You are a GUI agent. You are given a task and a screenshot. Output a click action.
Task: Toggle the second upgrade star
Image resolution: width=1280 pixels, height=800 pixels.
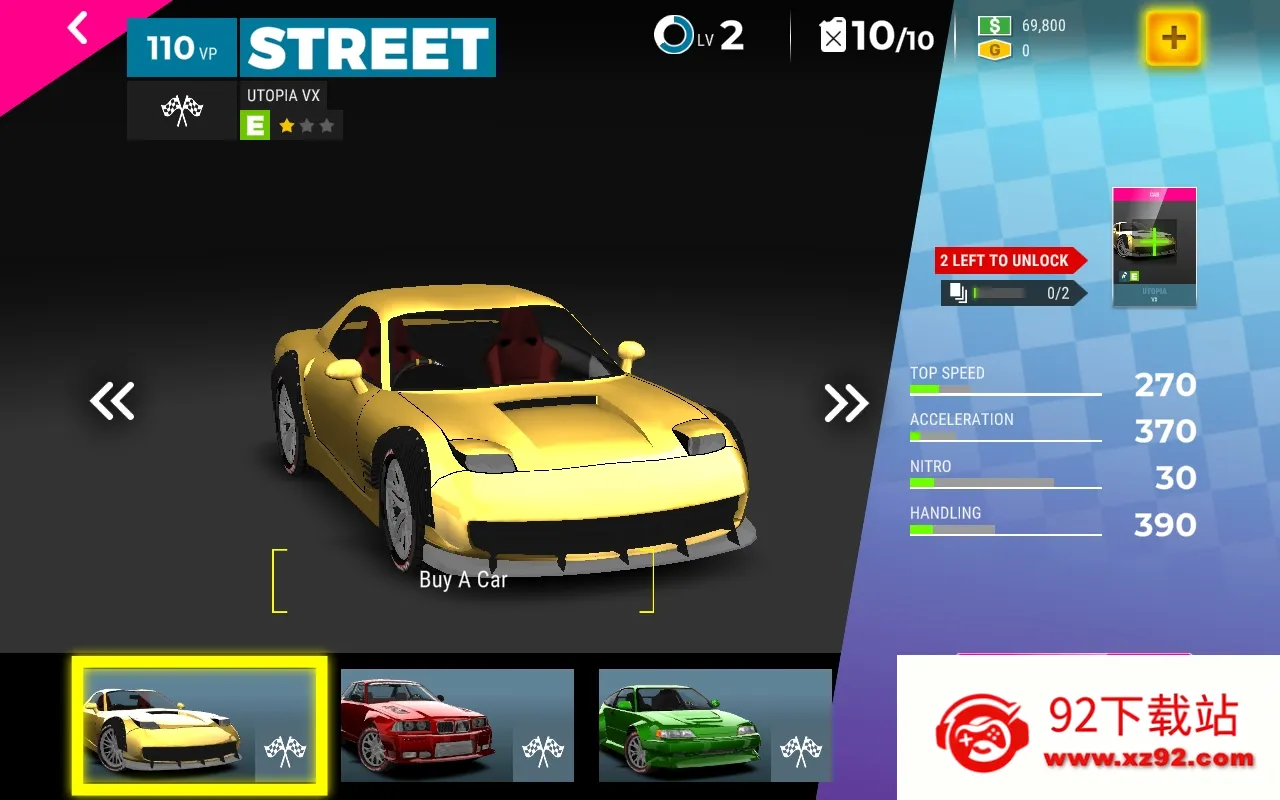click(306, 126)
